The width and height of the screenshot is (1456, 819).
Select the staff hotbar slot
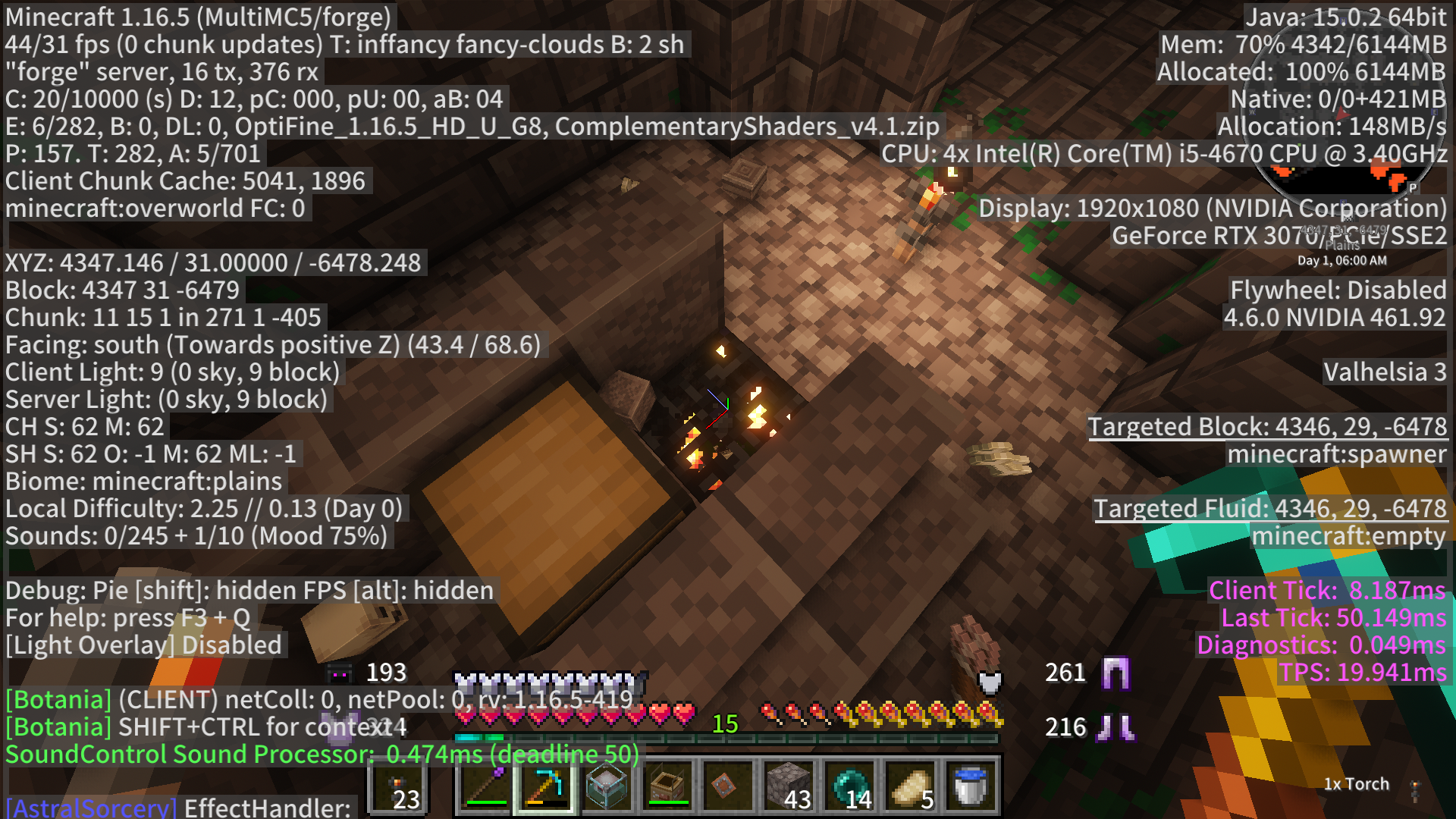(485, 786)
